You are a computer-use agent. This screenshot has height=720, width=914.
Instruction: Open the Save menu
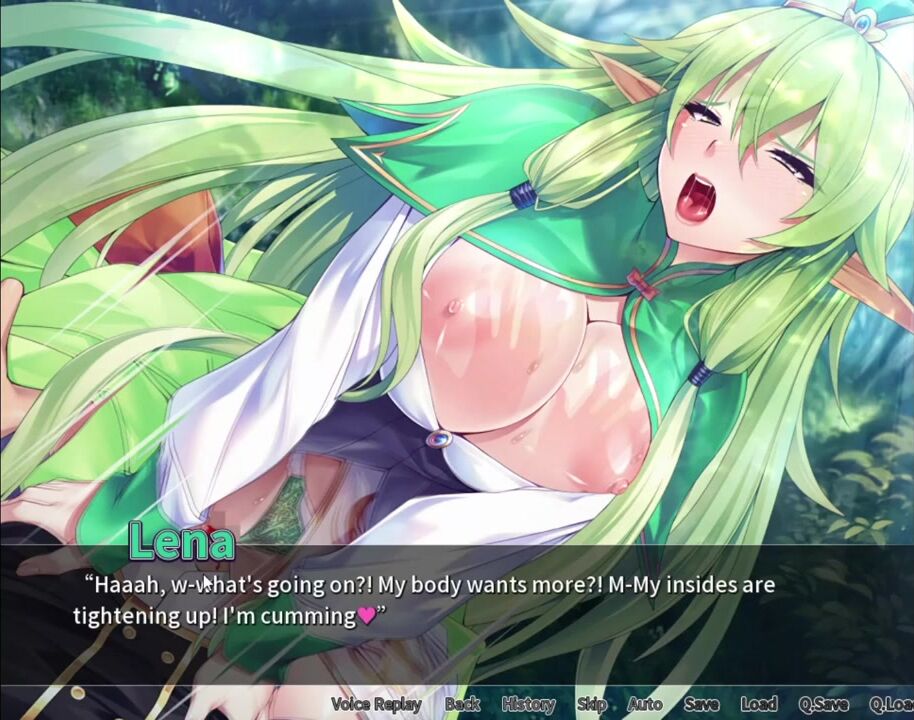click(702, 704)
